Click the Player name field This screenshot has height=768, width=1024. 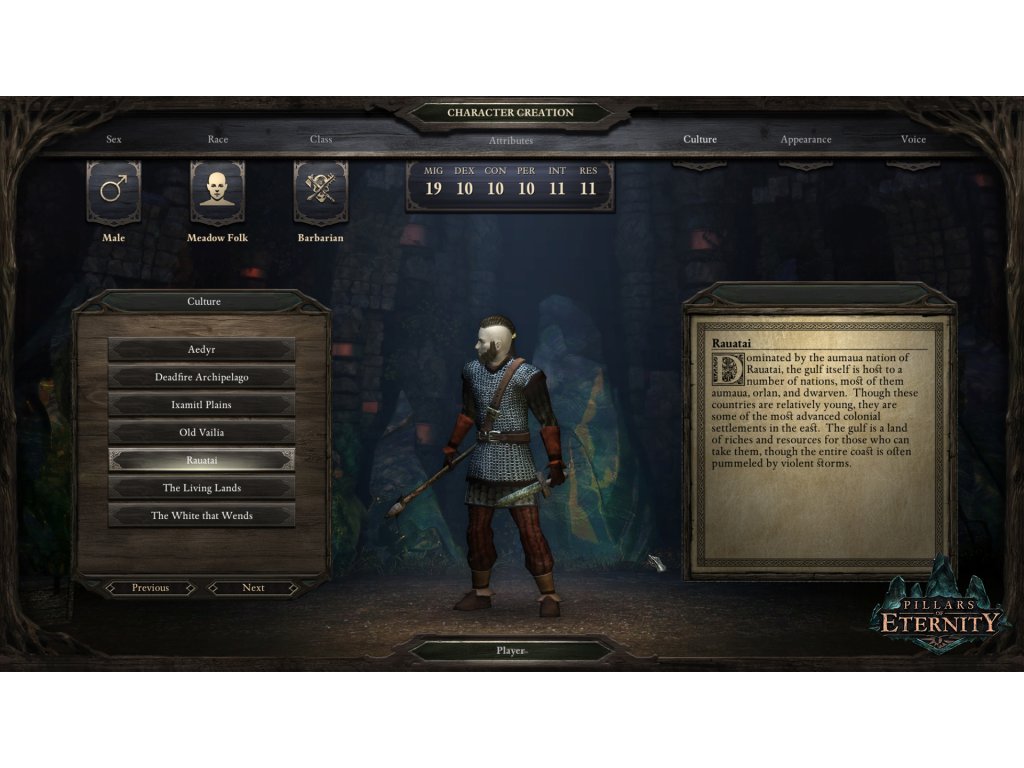click(x=511, y=651)
